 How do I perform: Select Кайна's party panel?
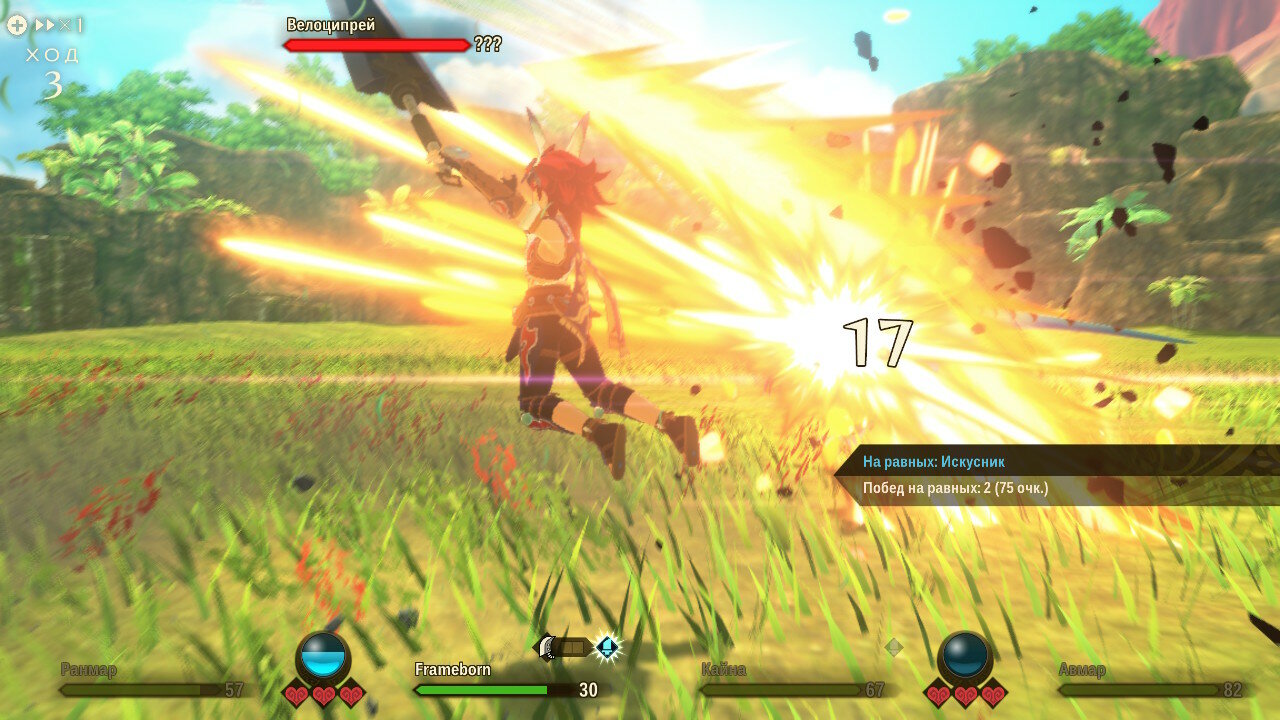pos(792,680)
